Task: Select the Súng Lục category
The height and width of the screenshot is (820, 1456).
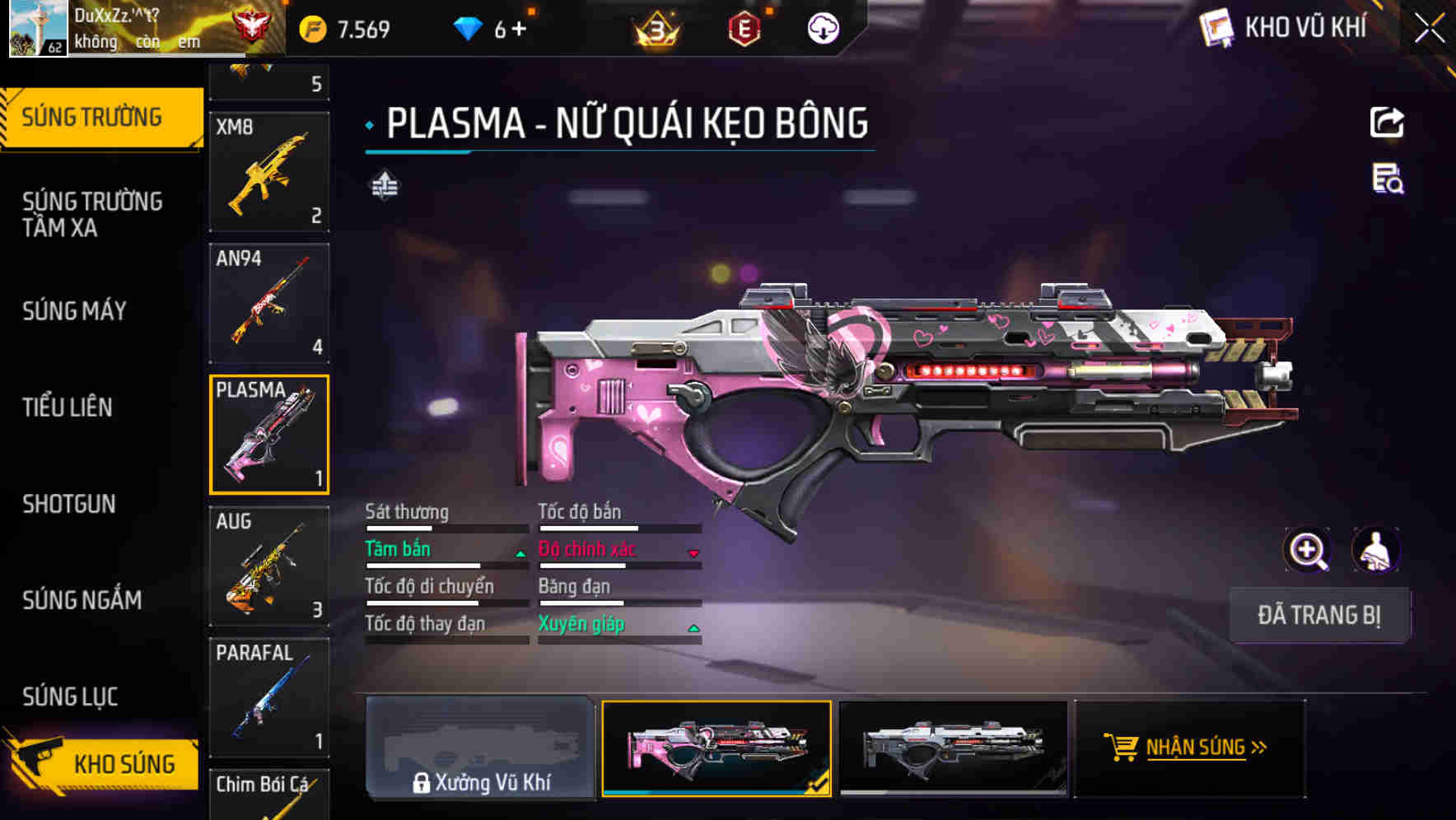Action: 70,697
